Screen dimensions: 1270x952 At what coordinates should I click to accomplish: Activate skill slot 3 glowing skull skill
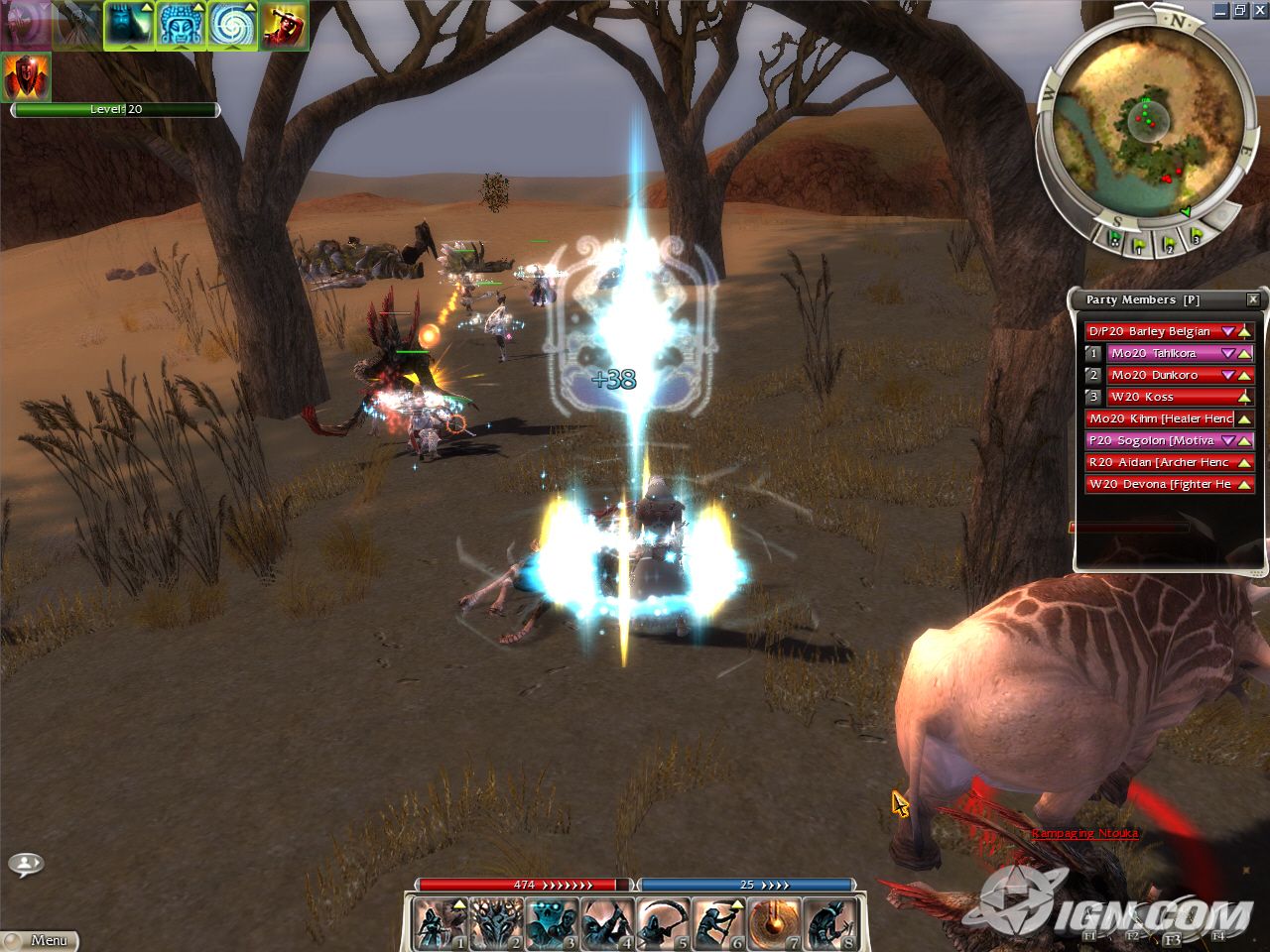[553, 923]
